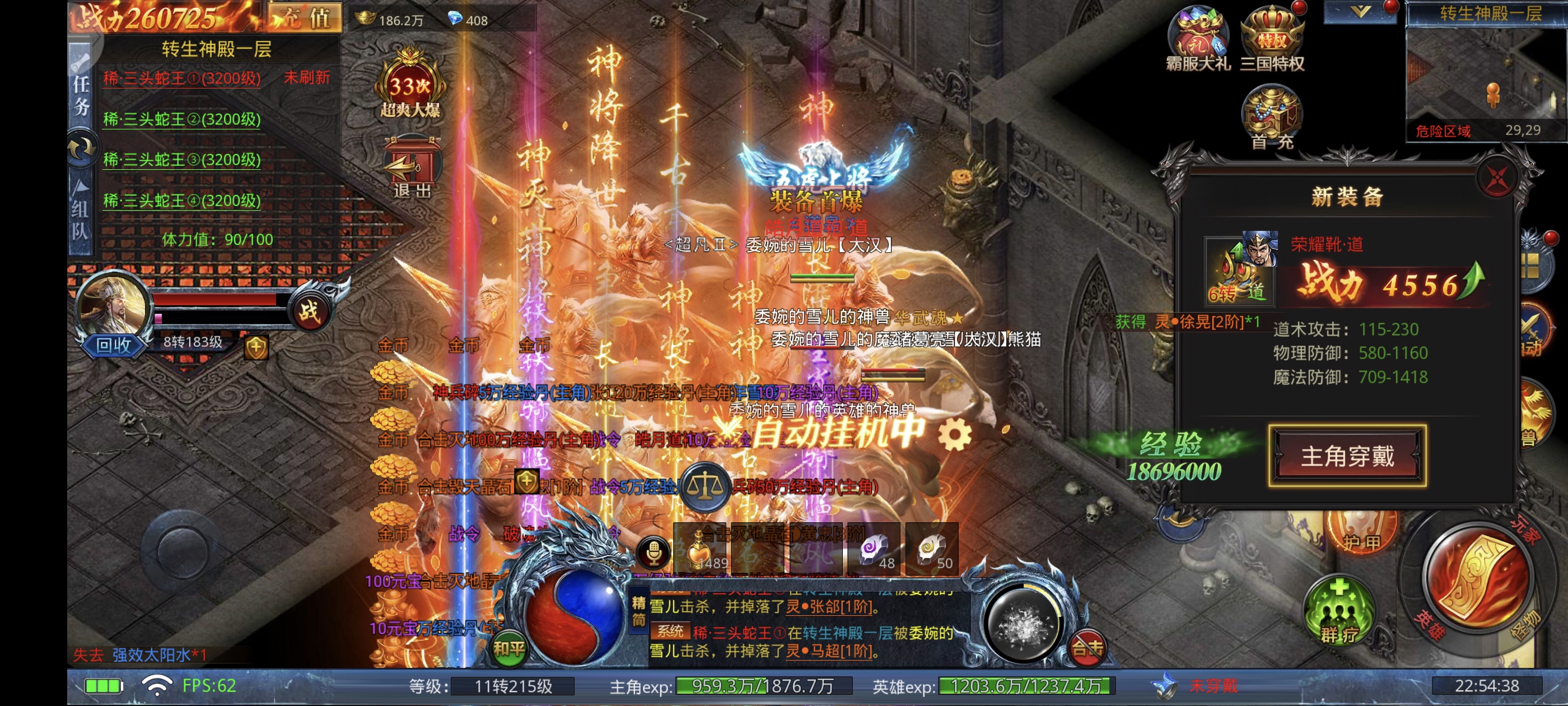This screenshot has height=706, width=1568.
Task: Tap the microphone voice chat button
Action: [654, 553]
